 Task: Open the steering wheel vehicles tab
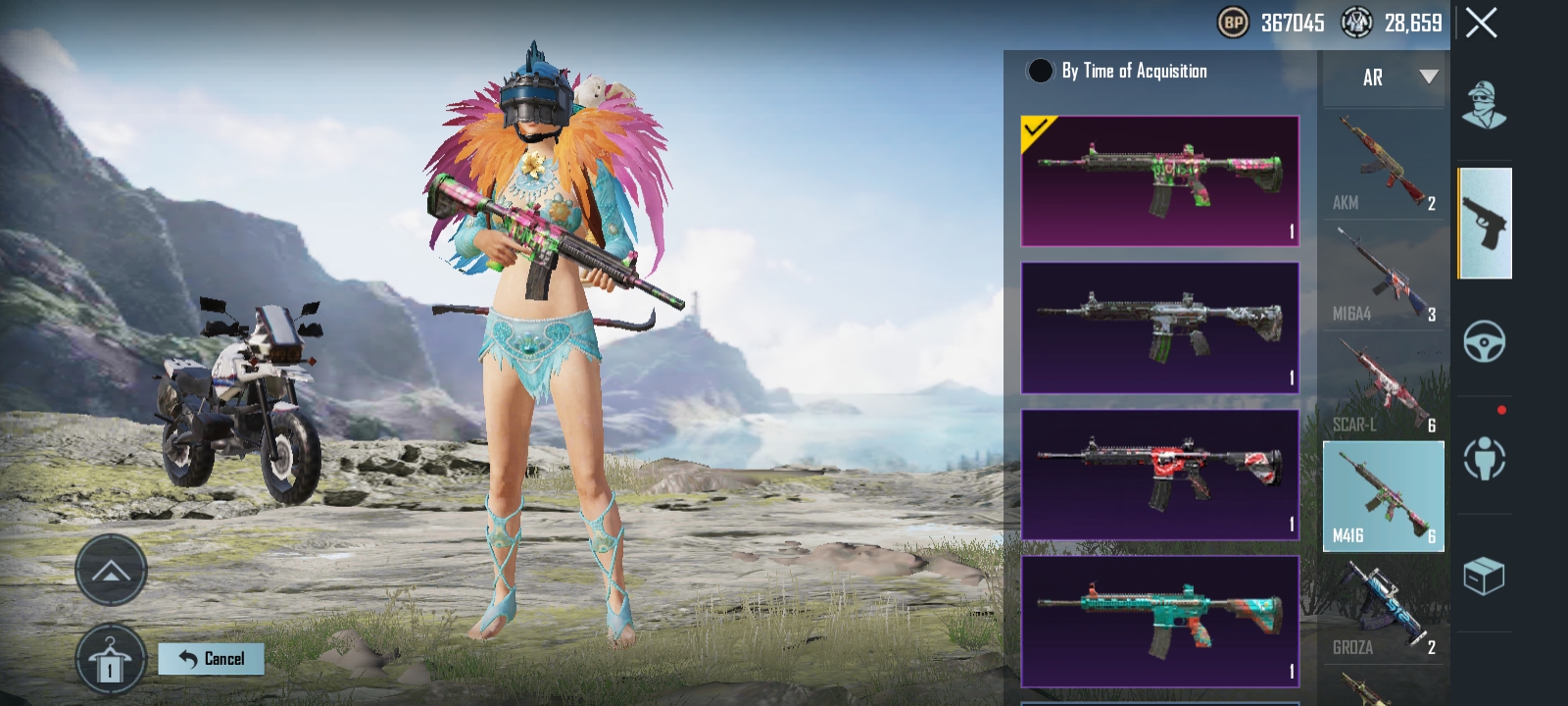click(1484, 341)
